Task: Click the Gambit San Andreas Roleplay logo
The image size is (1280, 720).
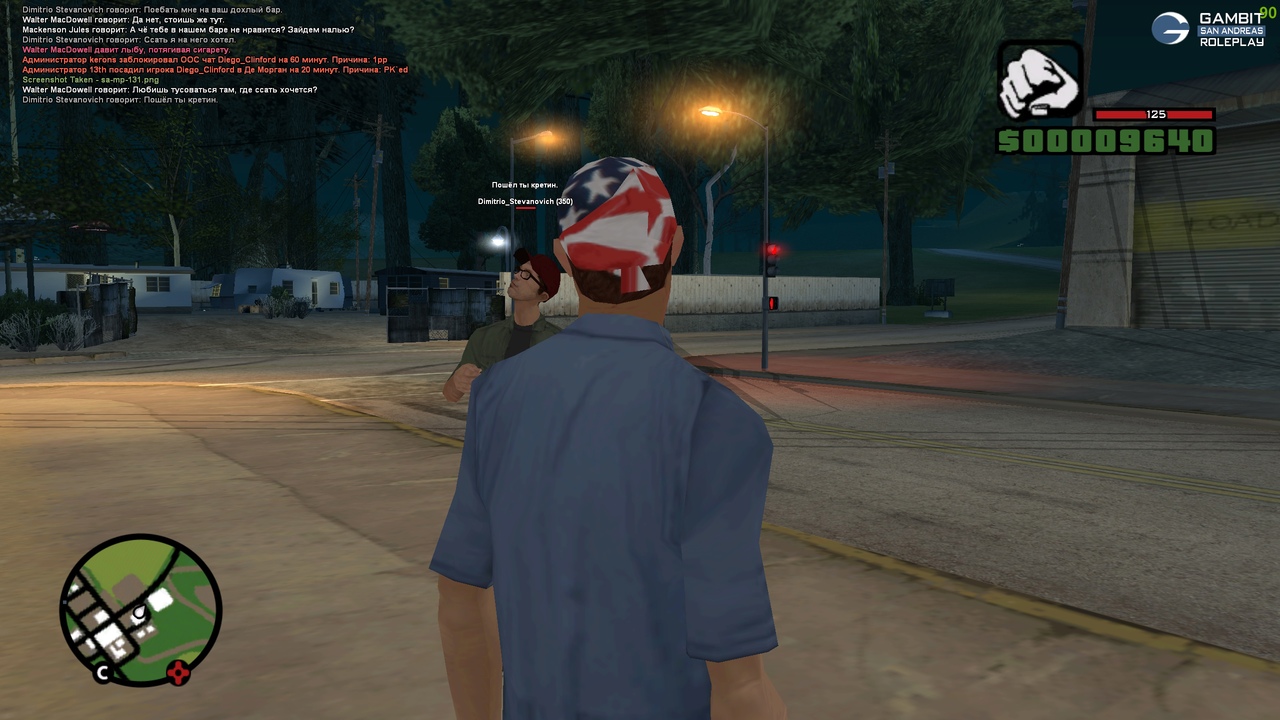Action: pyautogui.click(x=1208, y=29)
